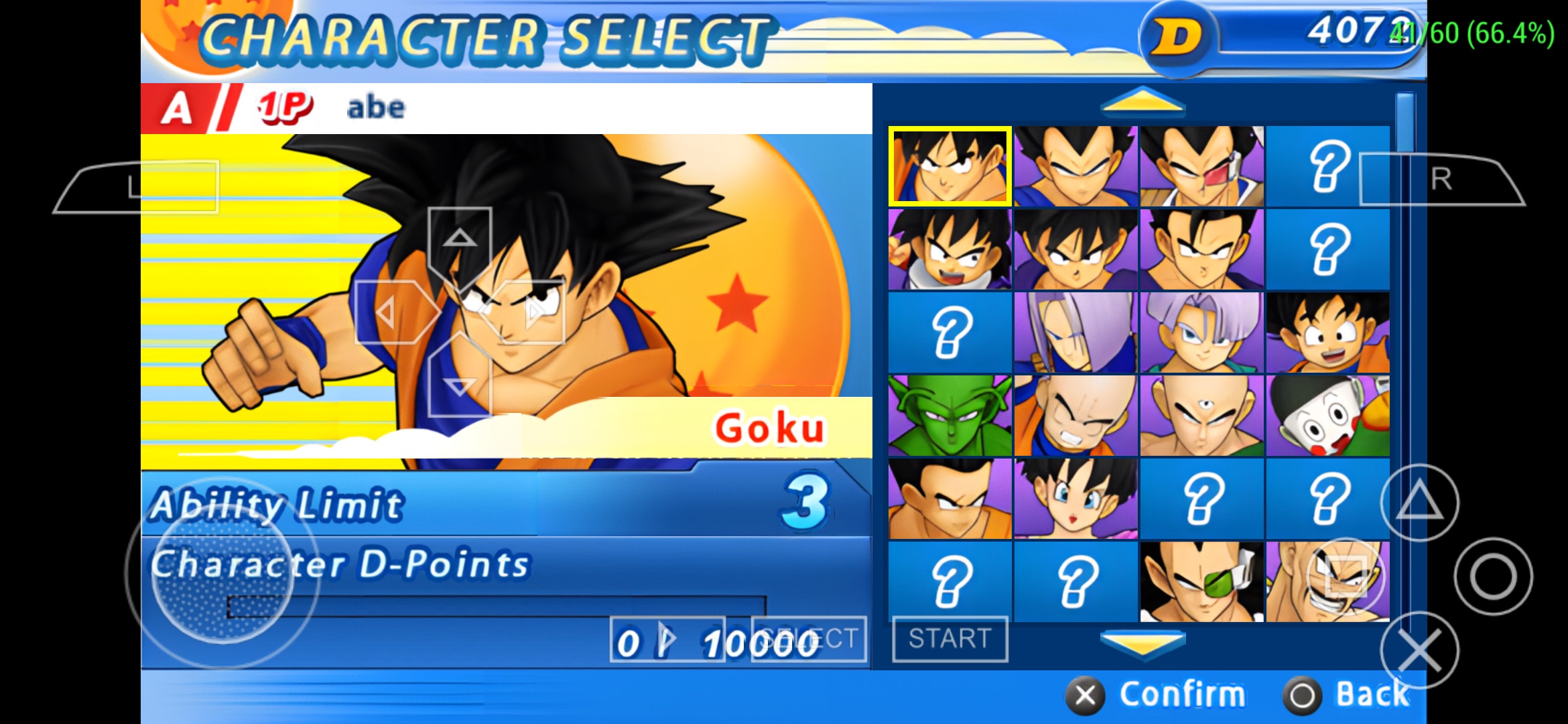This screenshot has height=724, width=1568.
Task: Choose the green Piccolo portrait
Action: click(950, 415)
